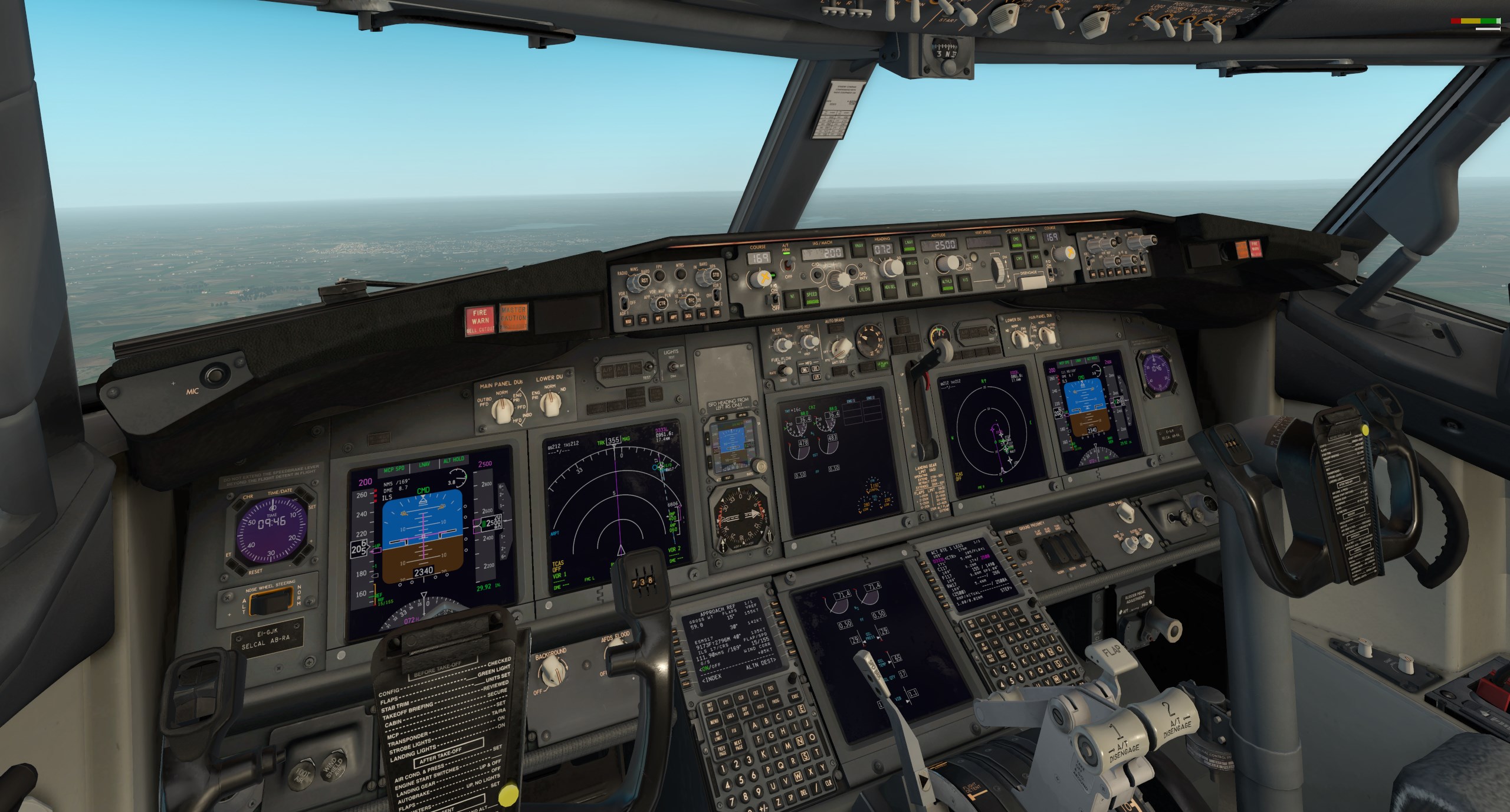Click the lit CMD A autopilot engage button
Viewport: 1510px width, 812px height.
click(x=1016, y=241)
